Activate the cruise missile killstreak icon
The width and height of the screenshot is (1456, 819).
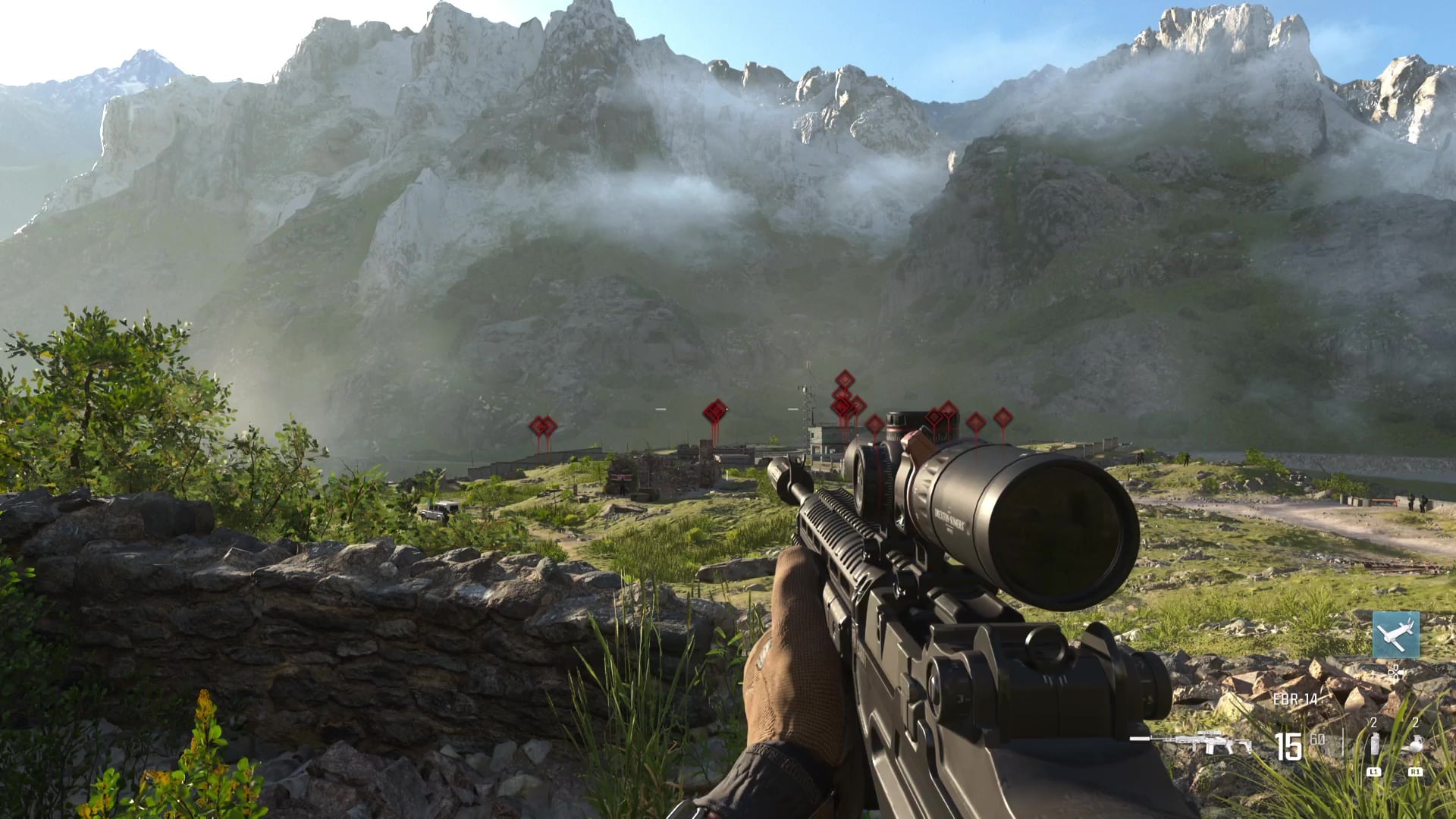pos(1395,635)
